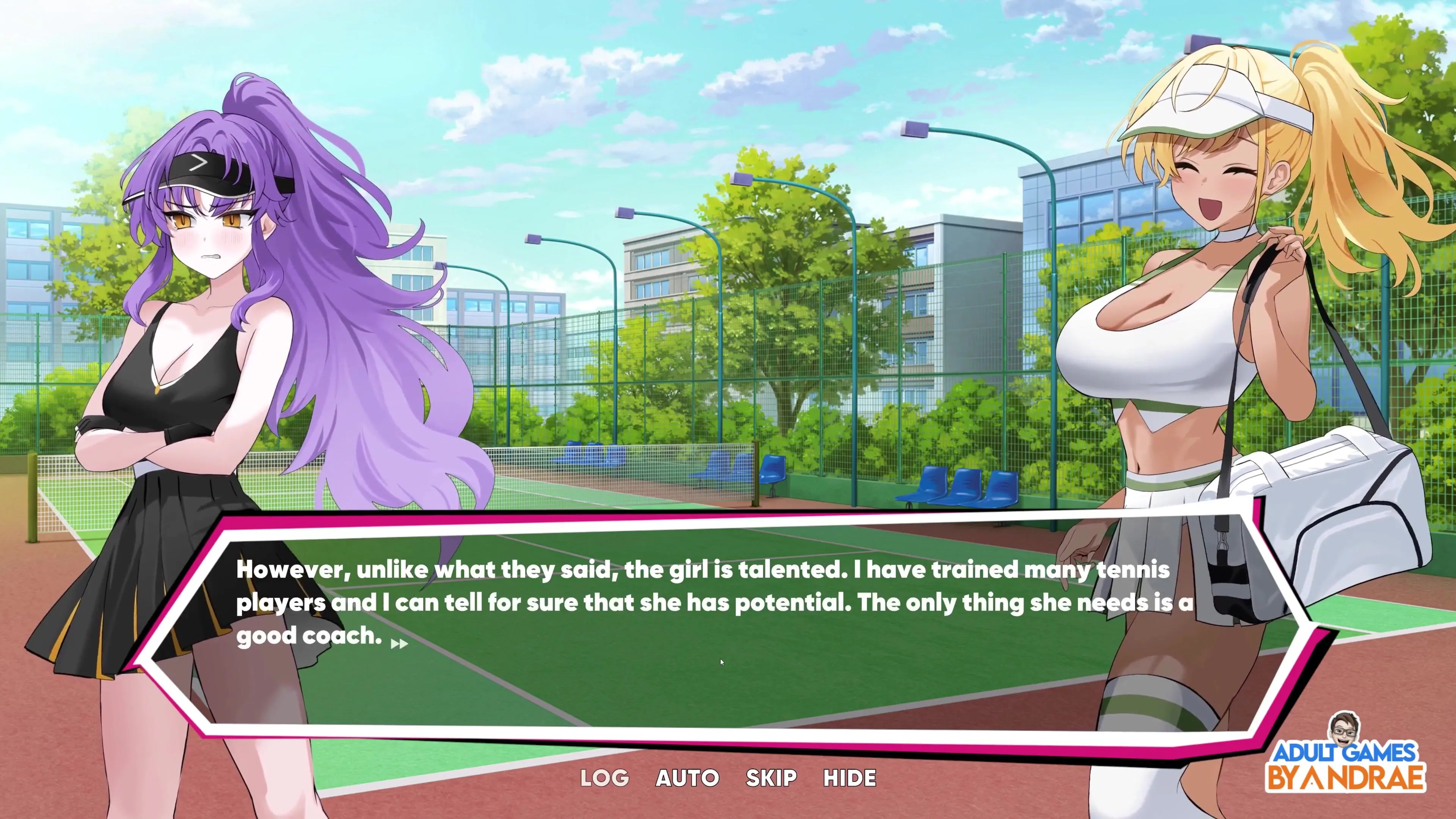Hide the dialogue box with HIDE
The image size is (1456, 819).
pyautogui.click(x=849, y=778)
